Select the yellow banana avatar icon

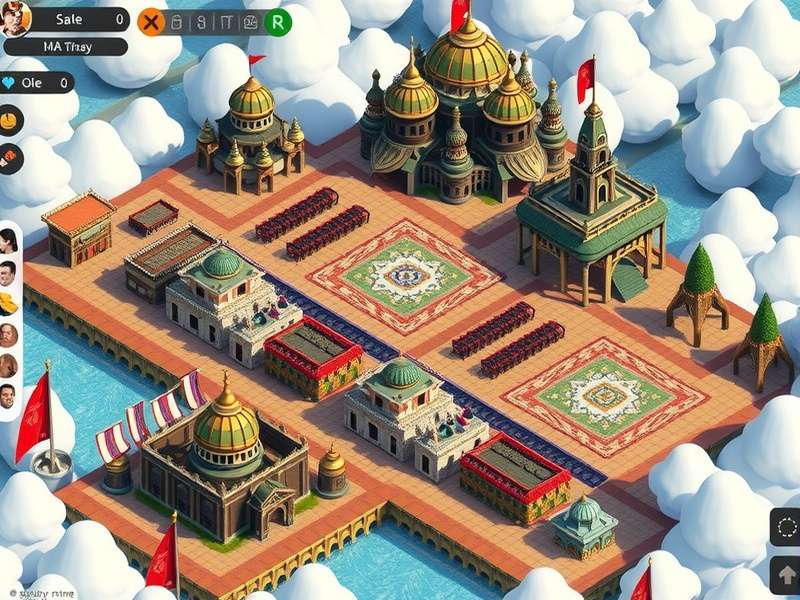click(x=9, y=302)
